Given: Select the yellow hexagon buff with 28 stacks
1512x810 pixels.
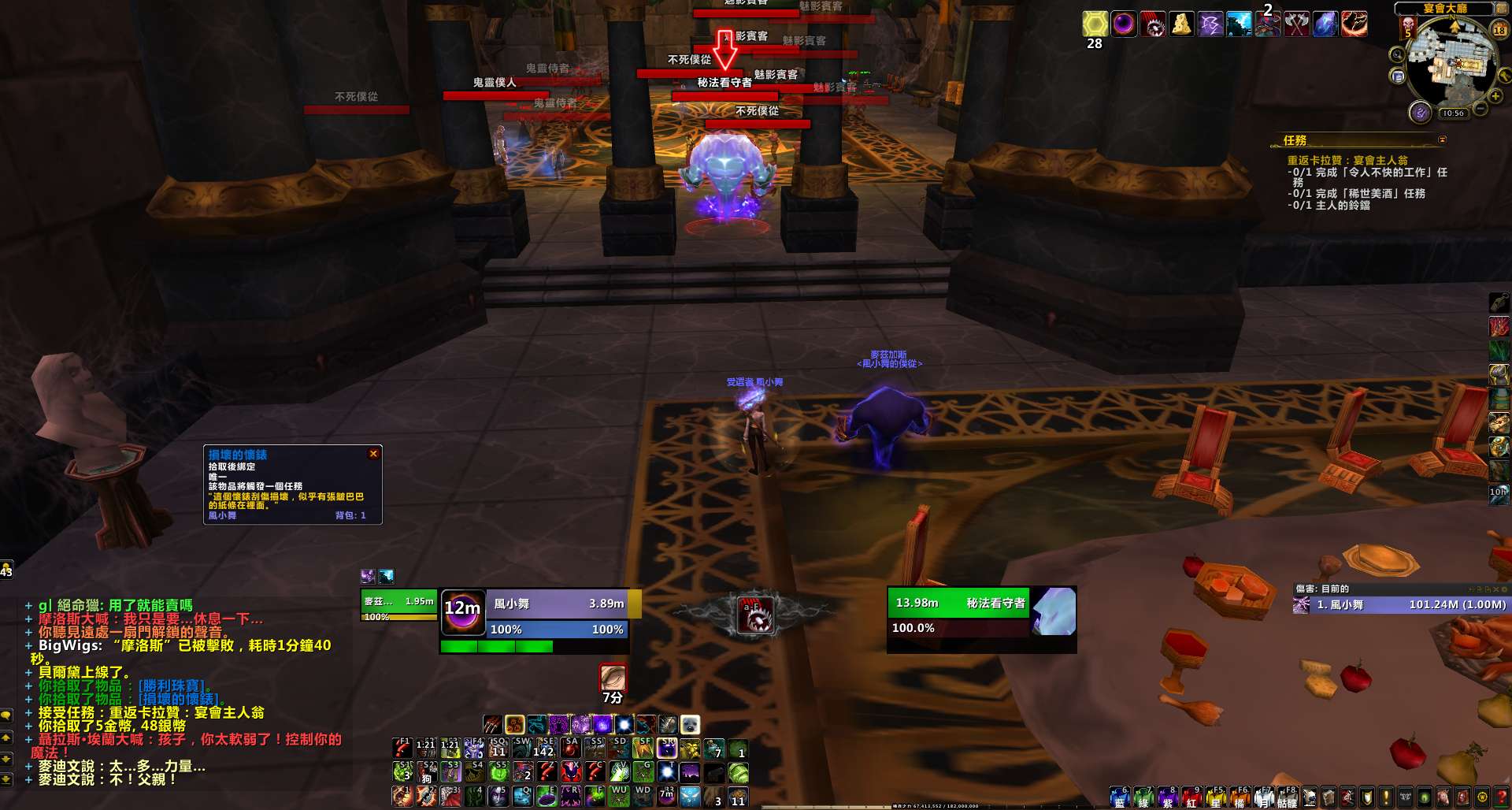Looking at the screenshot, I should pos(1095,24).
